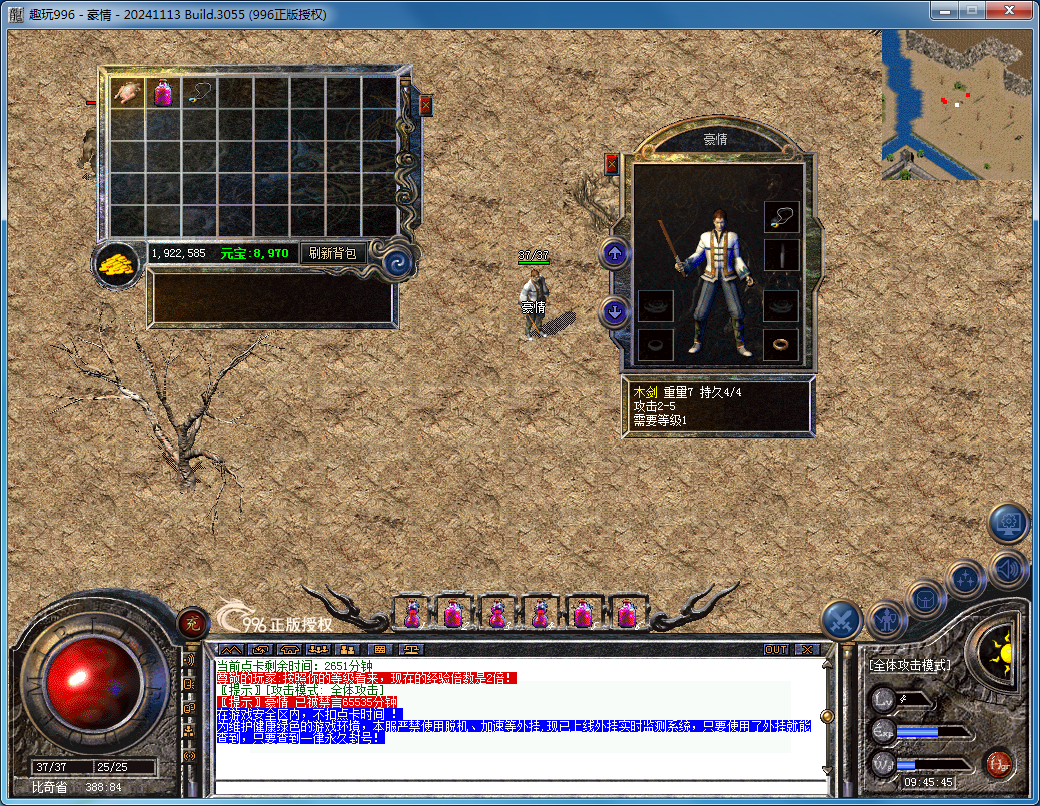Click the up arrow on character panel

615,254
